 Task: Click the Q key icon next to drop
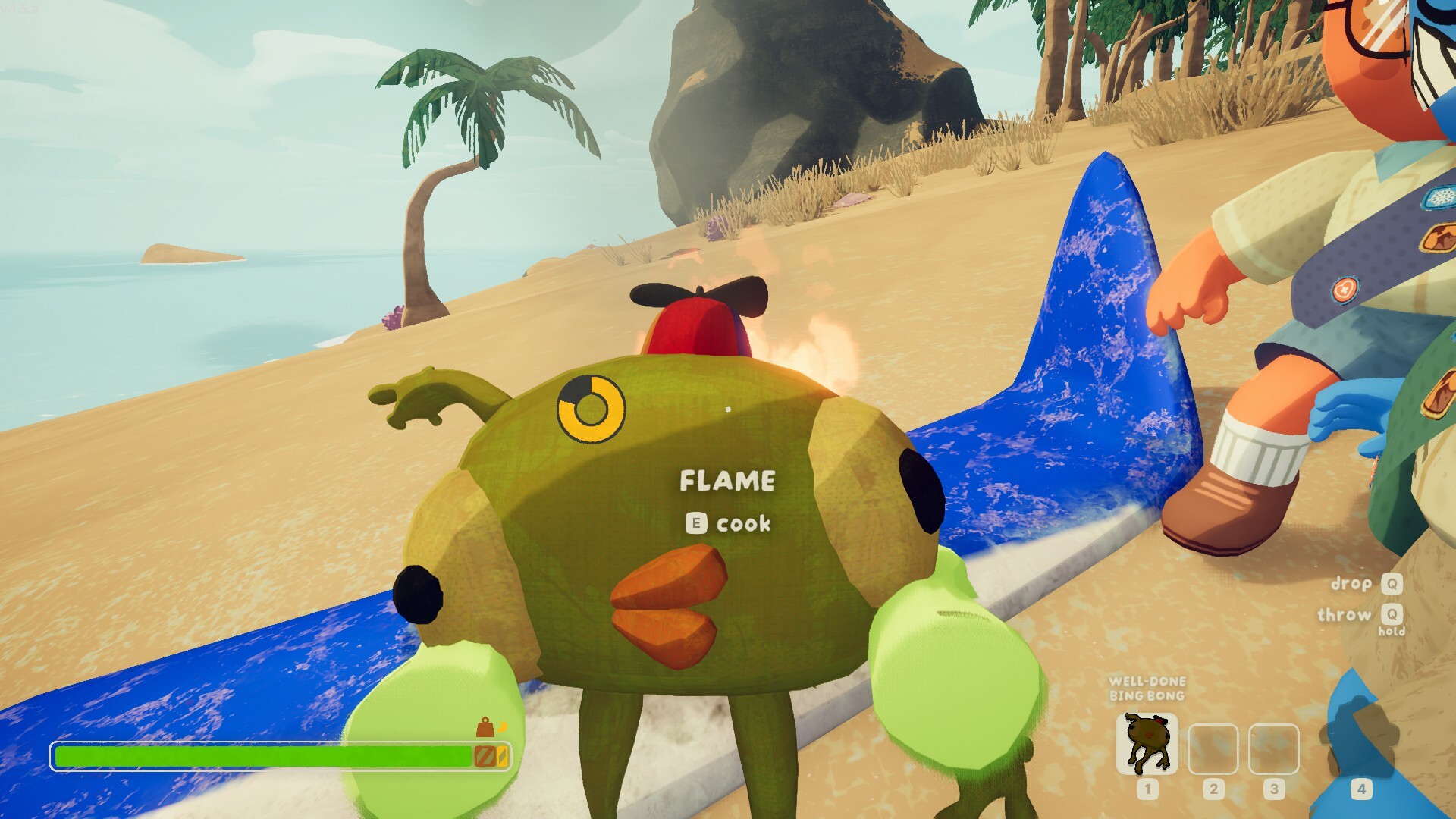1394,583
